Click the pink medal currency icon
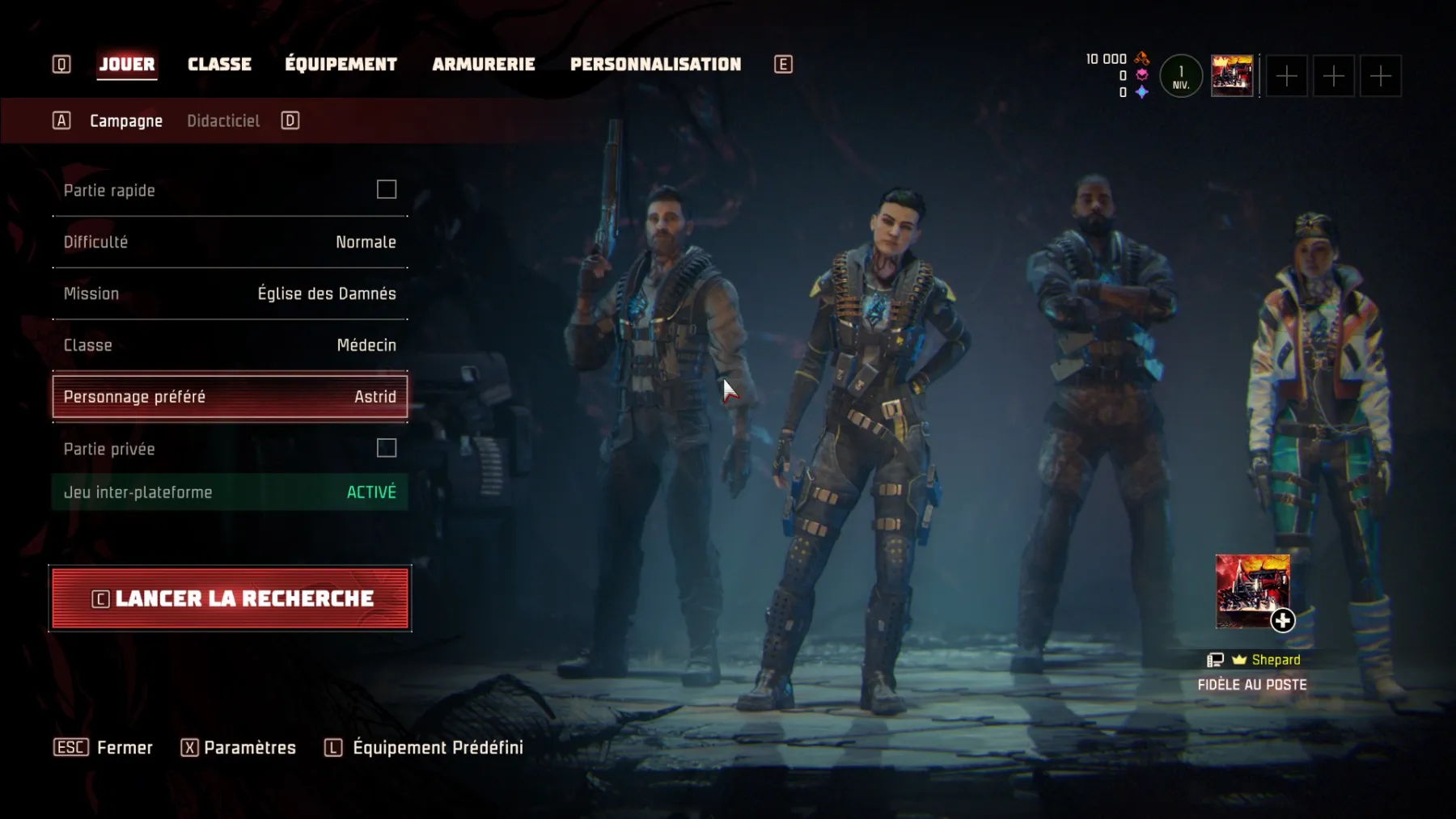 pos(1141,74)
